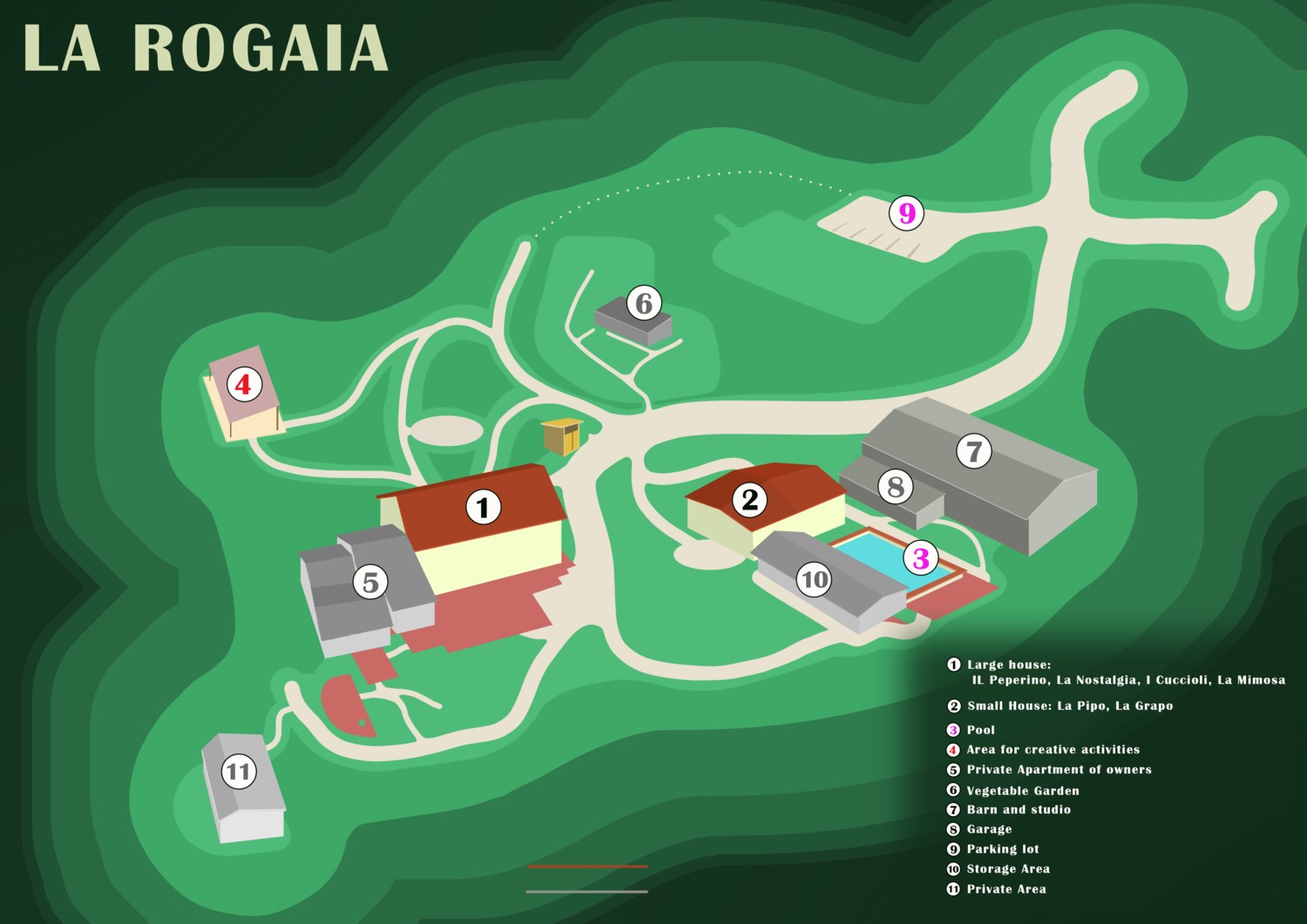Click the "Pool" legend entry

(980, 730)
